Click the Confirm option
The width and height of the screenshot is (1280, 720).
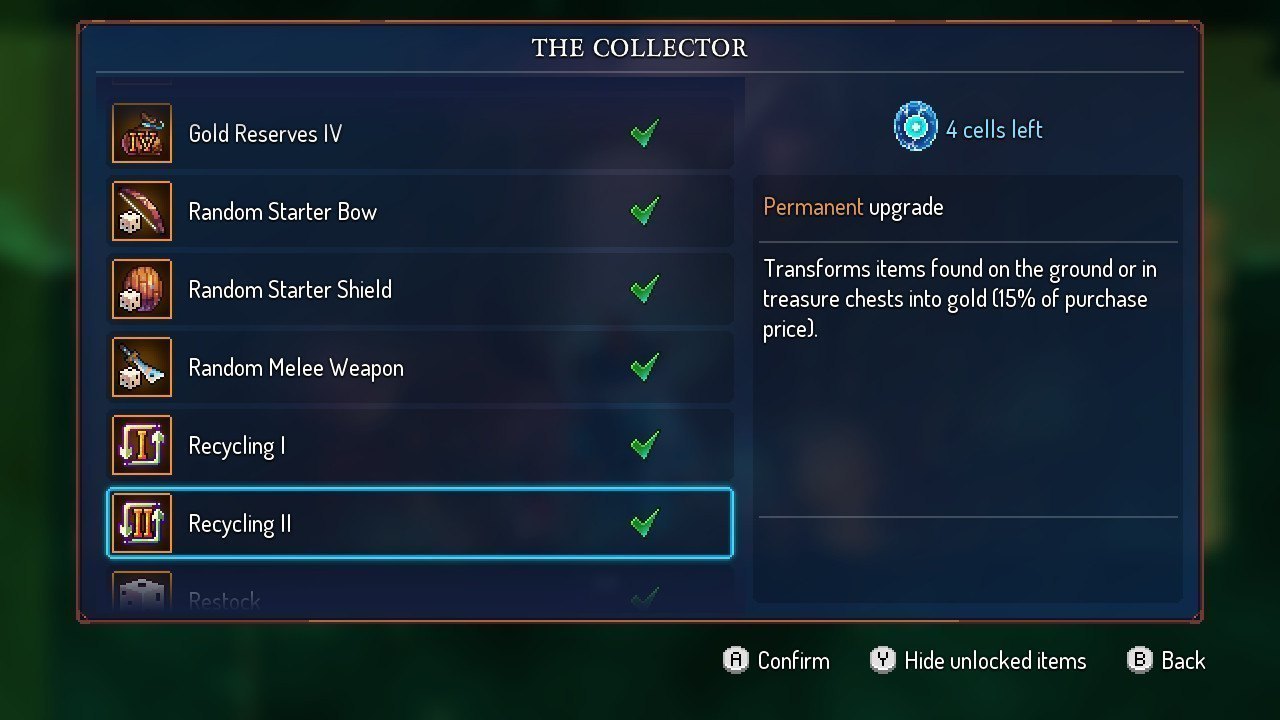tap(777, 661)
